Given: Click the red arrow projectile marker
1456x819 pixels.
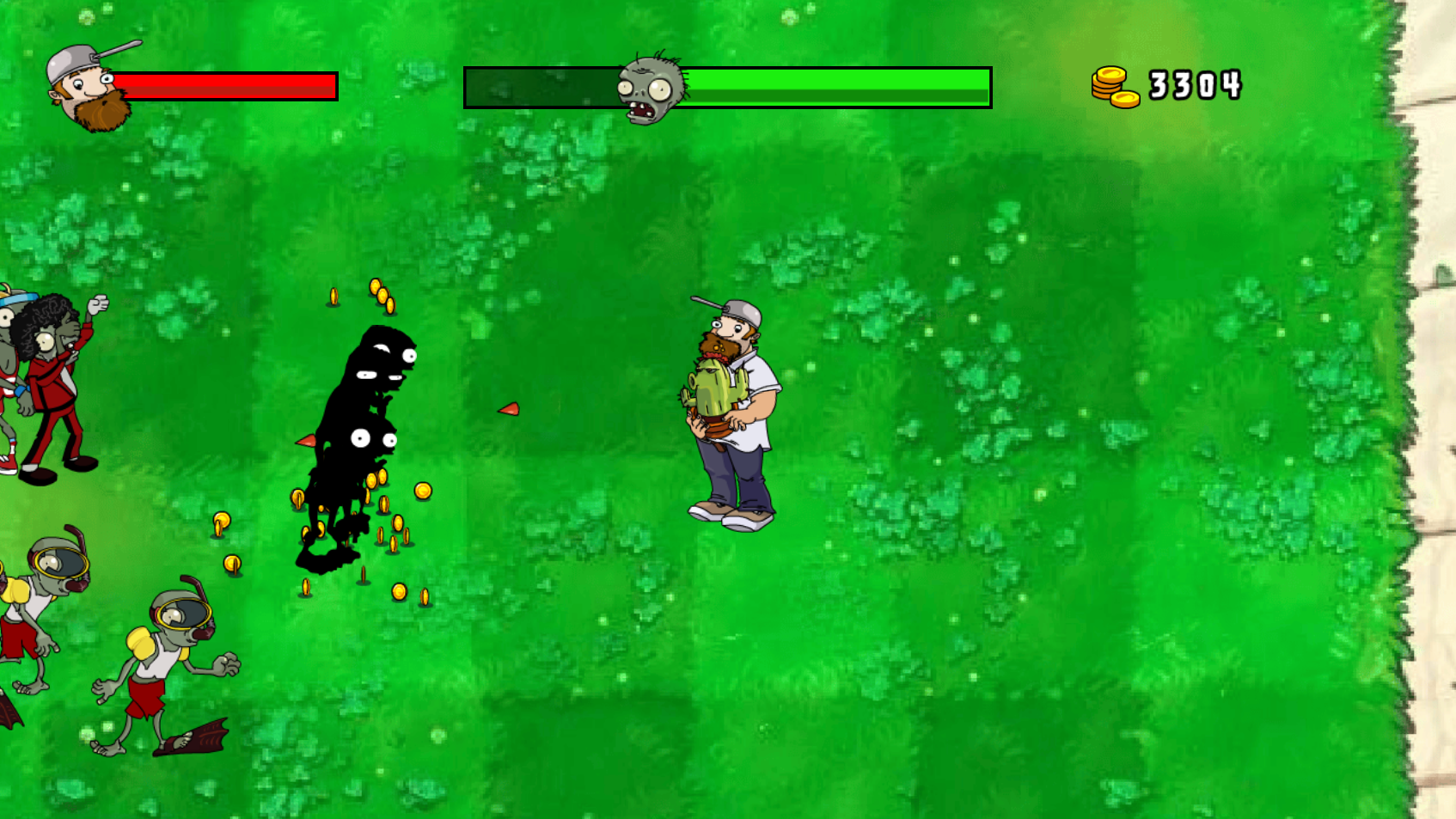Looking at the screenshot, I should click(509, 410).
